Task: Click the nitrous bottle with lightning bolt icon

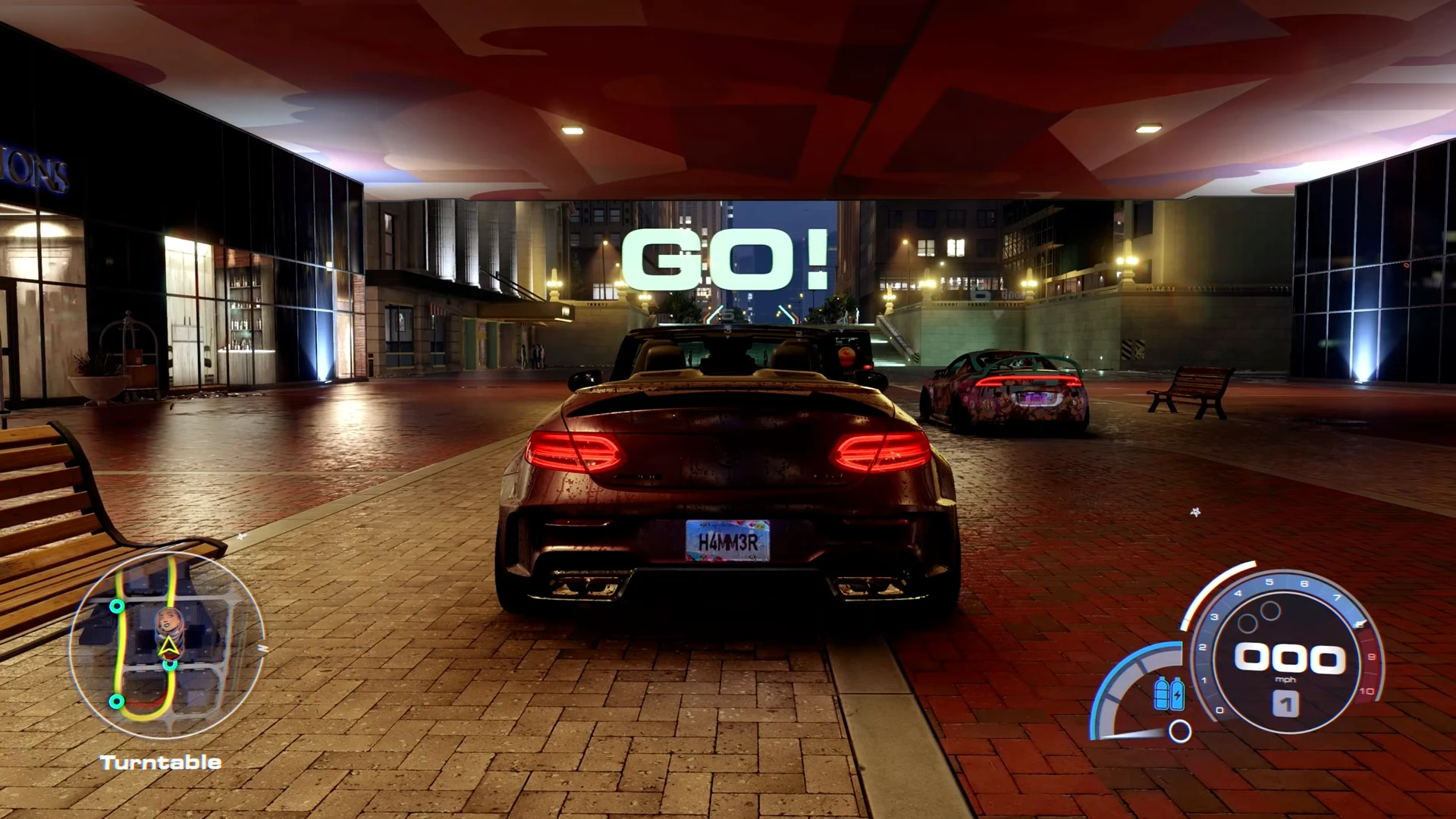Action: [x=1177, y=694]
